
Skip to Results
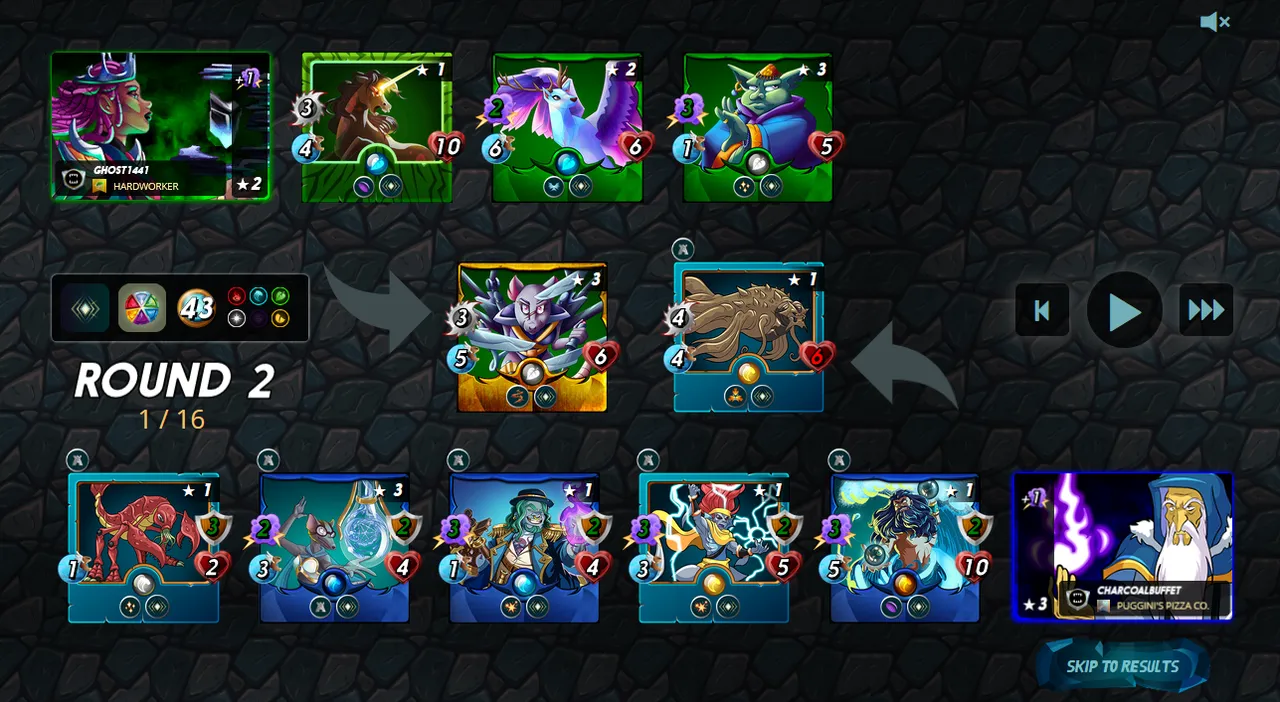tap(1122, 667)
